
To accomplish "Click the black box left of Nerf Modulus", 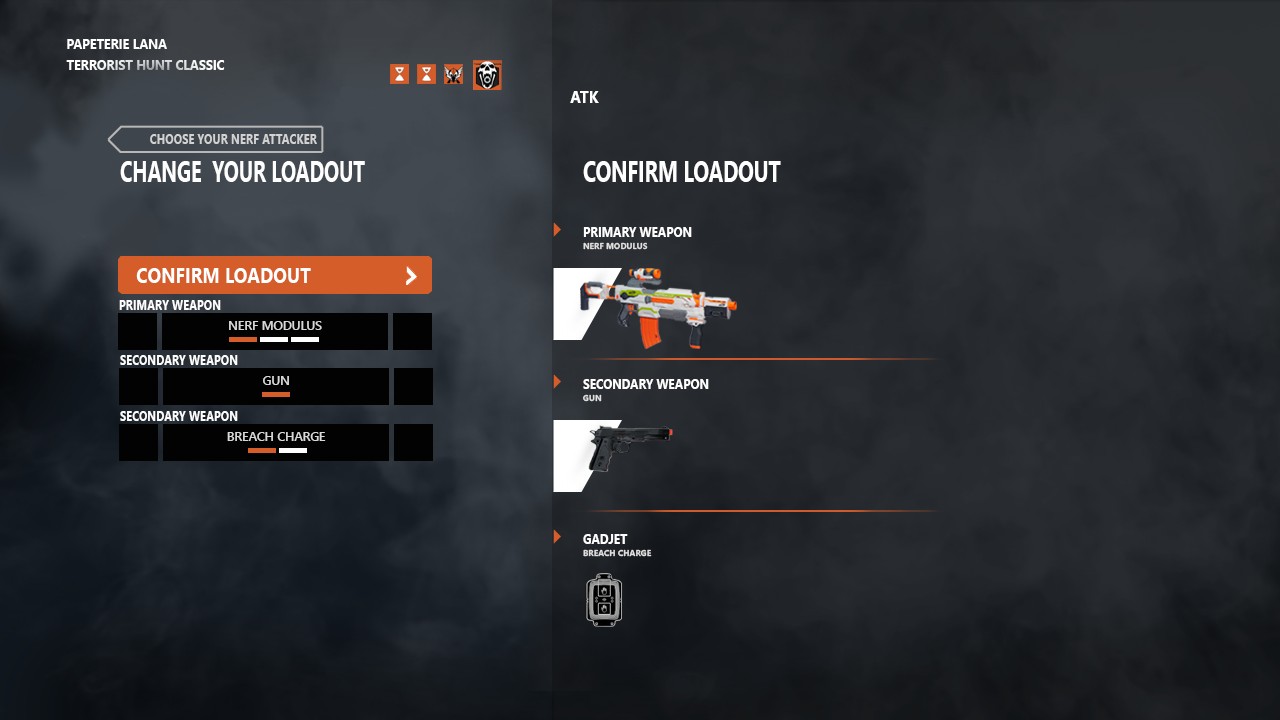I will [x=138, y=331].
